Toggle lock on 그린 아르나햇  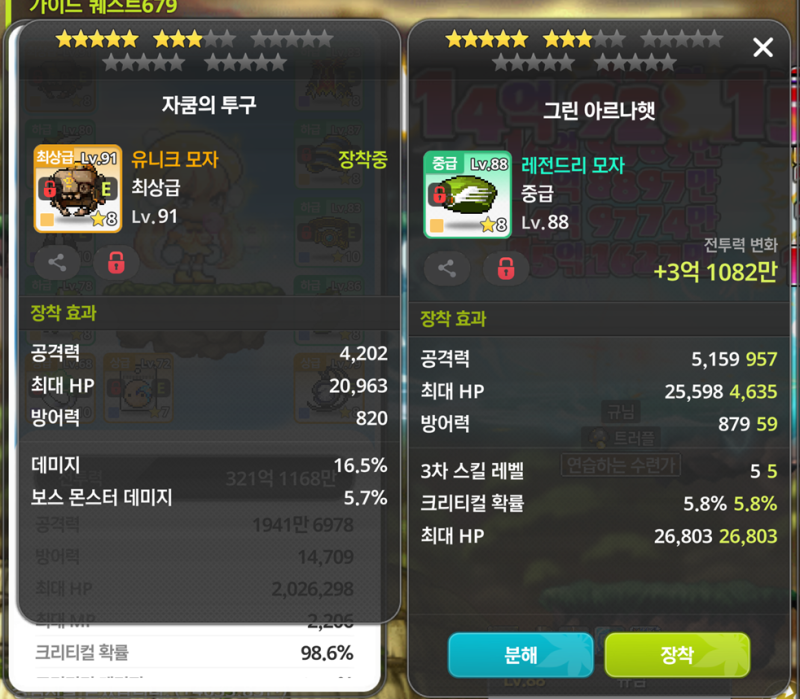507,268
